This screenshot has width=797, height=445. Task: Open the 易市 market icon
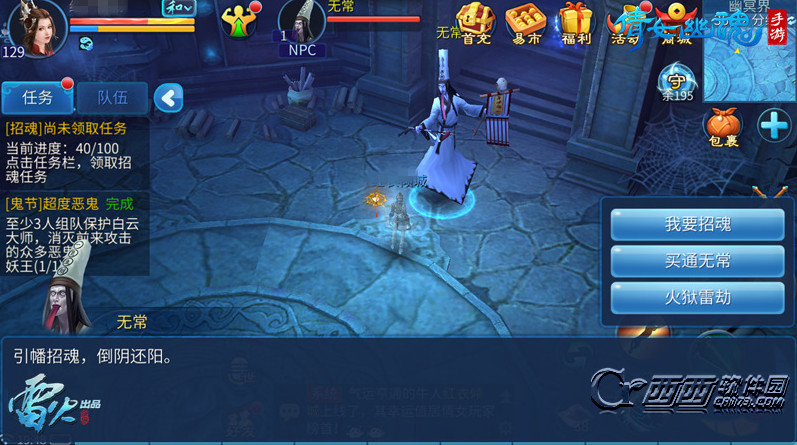(x=524, y=22)
